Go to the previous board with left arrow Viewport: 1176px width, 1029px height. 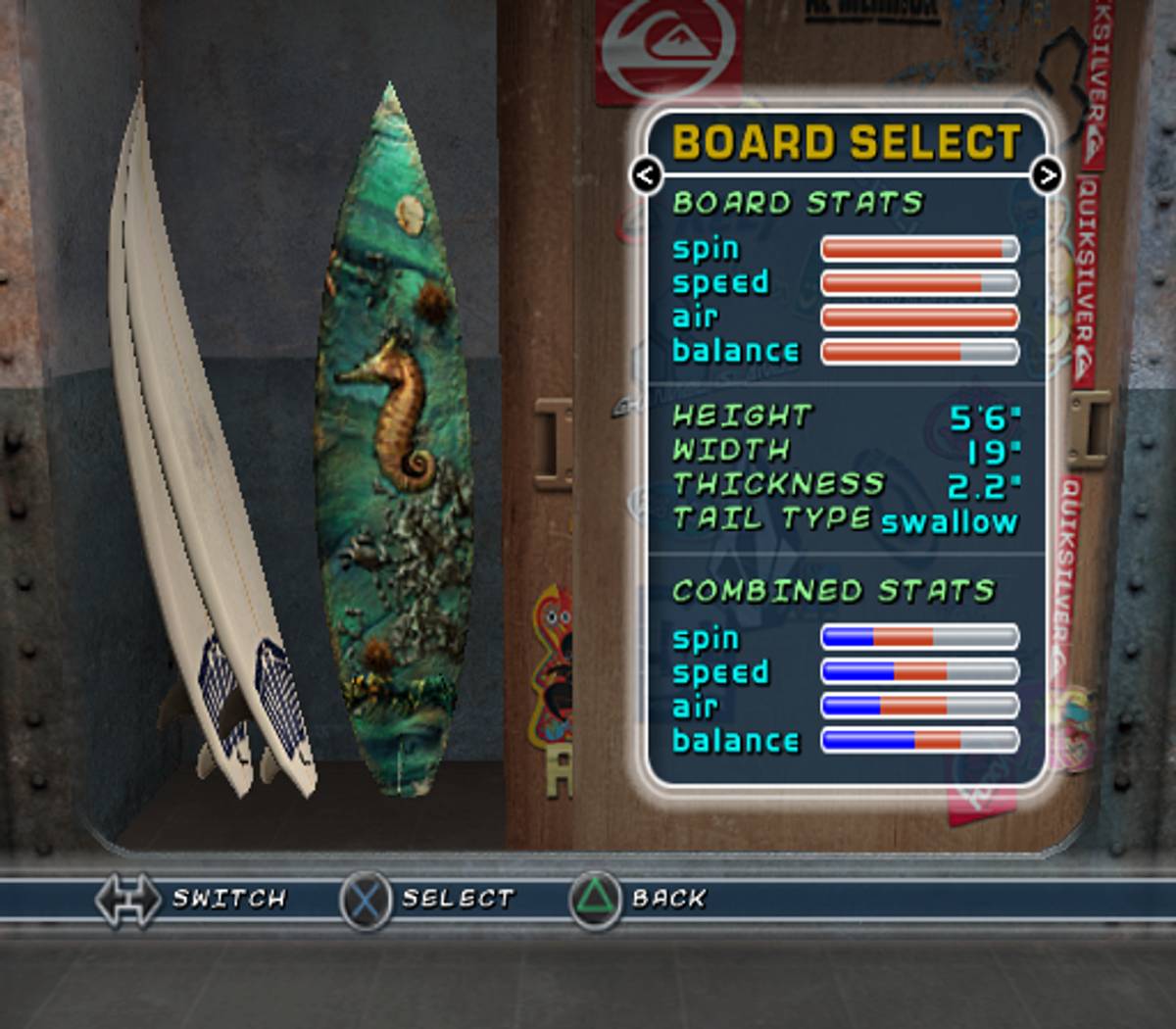646,175
